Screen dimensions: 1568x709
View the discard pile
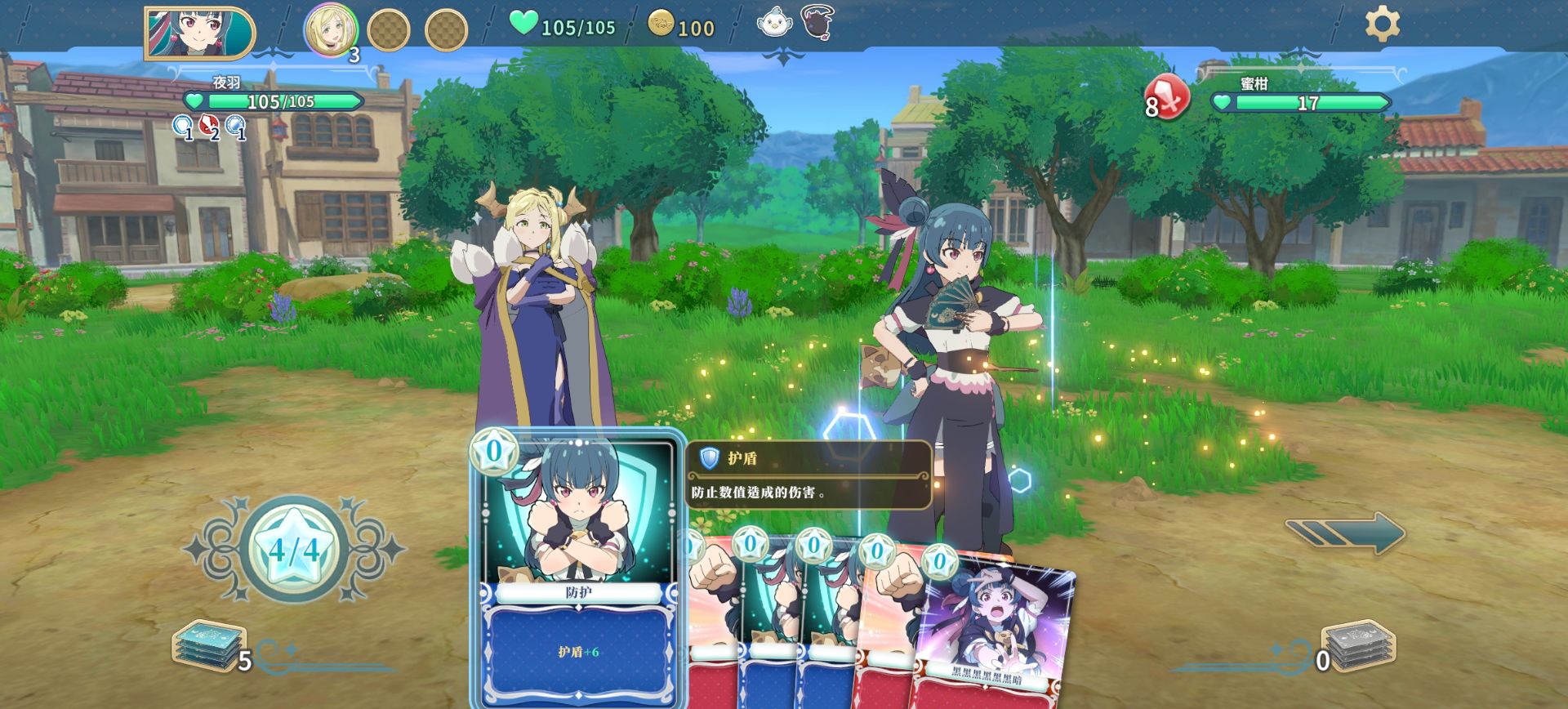tap(1358, 645)
